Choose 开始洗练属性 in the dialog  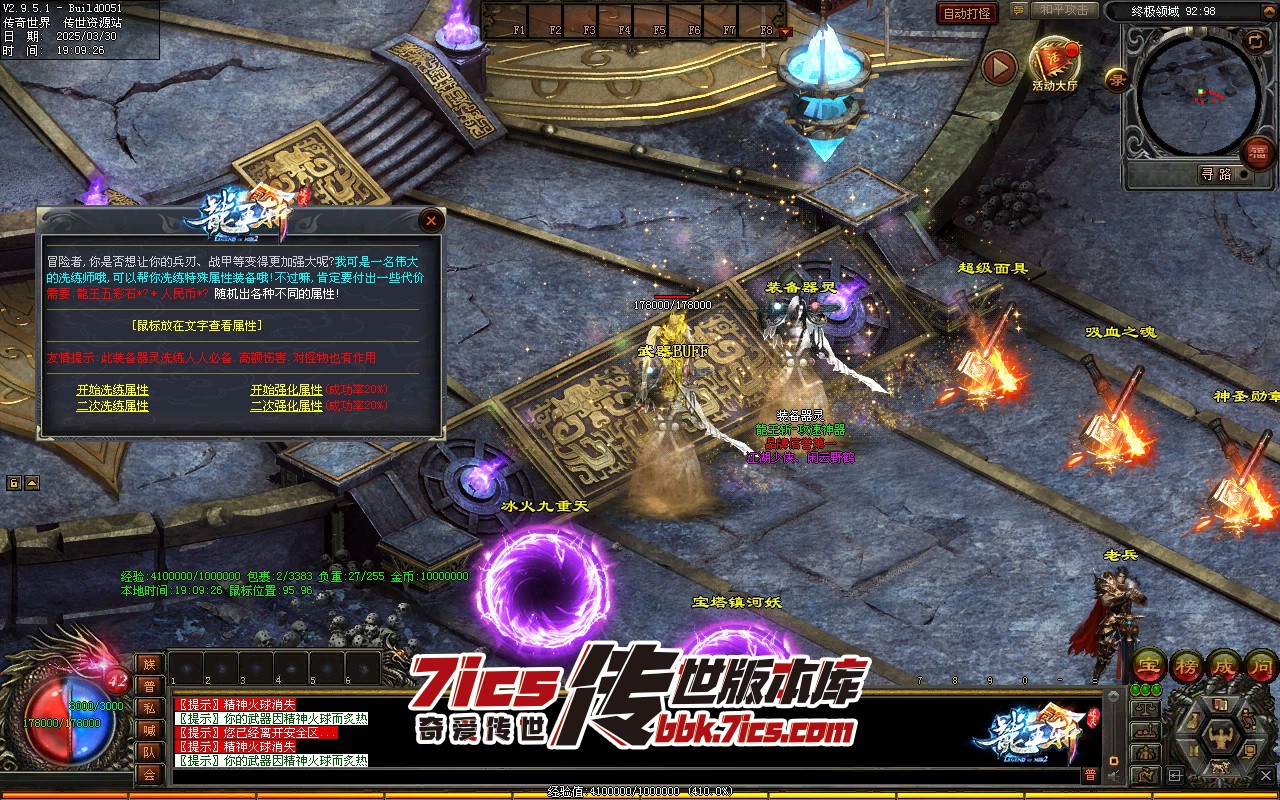point(112,390)
